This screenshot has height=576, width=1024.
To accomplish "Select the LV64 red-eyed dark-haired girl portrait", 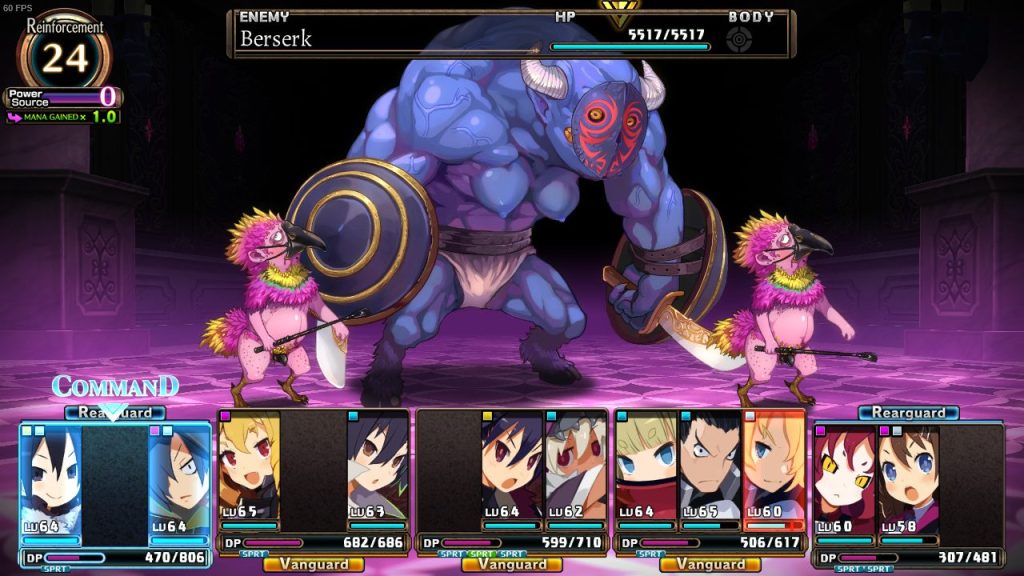I will pyautogui.click(x=512, y=468).
